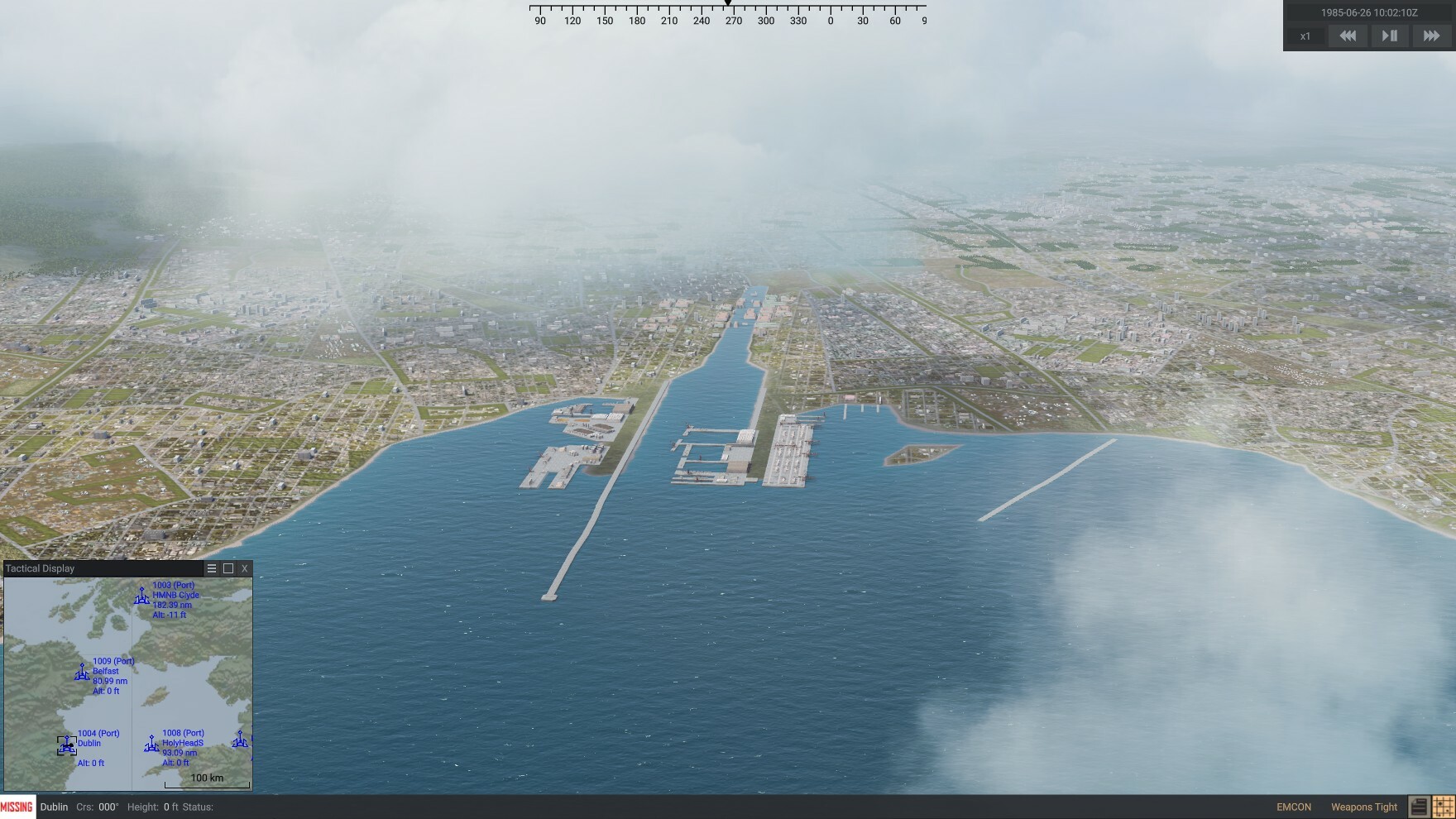Image resolution: width=1456 pixels, height=819 pixels.
Task: Click the compass heading strip at the top
Action: point(728,15)
